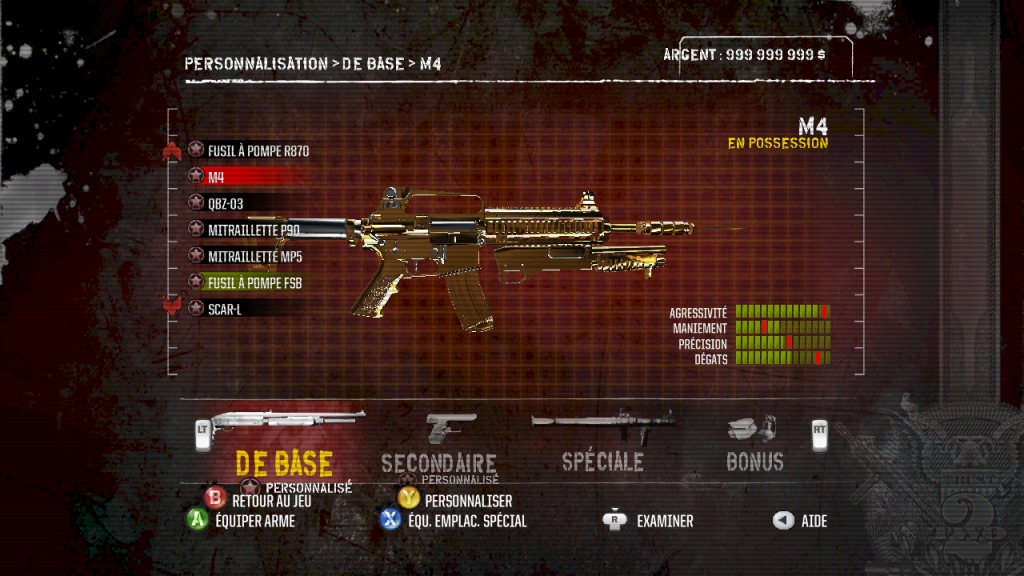The image size is (1024, 576).
Task: Switch to the De Base weapon tab
Action: [x=284, y=461]
